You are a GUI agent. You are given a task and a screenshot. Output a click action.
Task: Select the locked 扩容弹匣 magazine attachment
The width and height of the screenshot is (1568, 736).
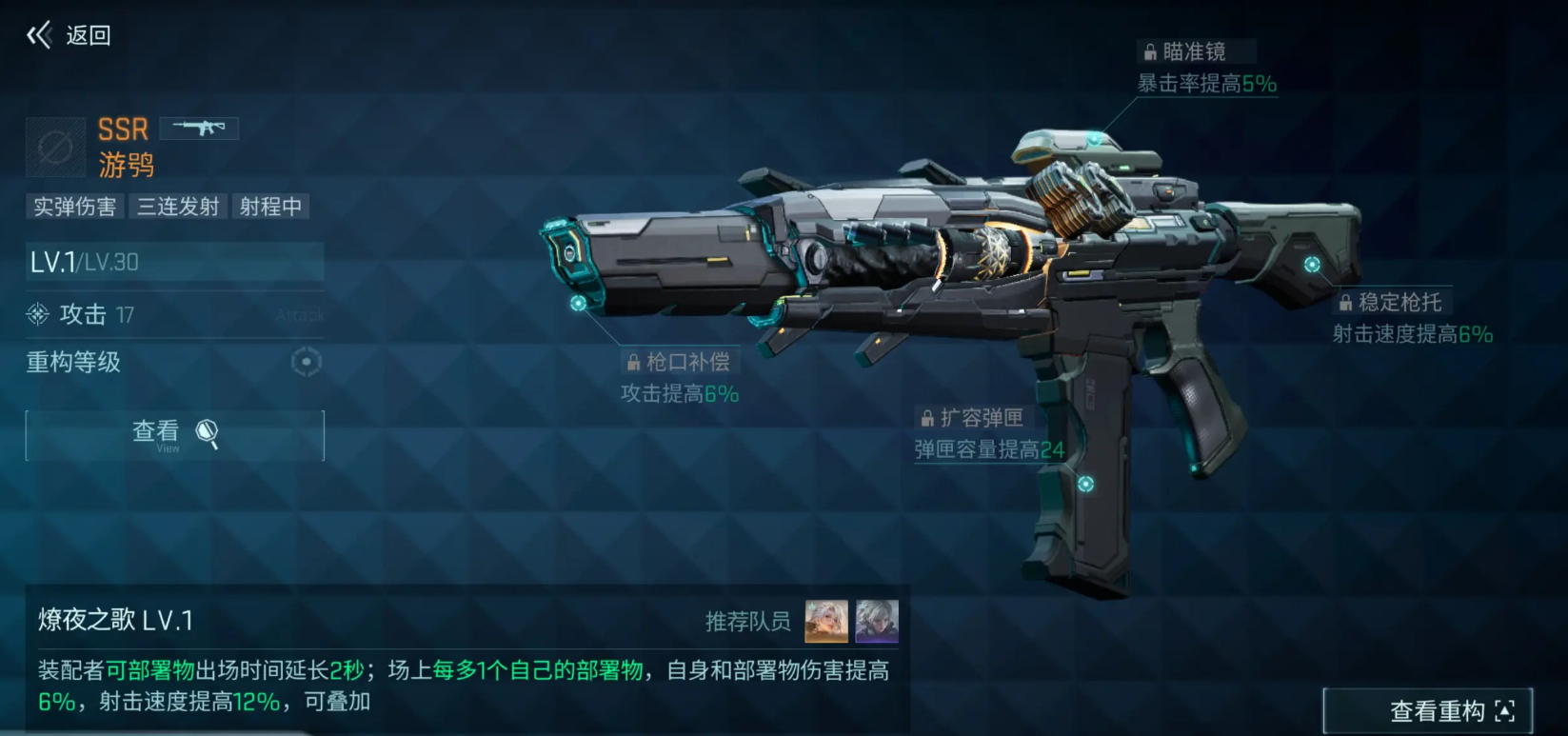(972, 418)
